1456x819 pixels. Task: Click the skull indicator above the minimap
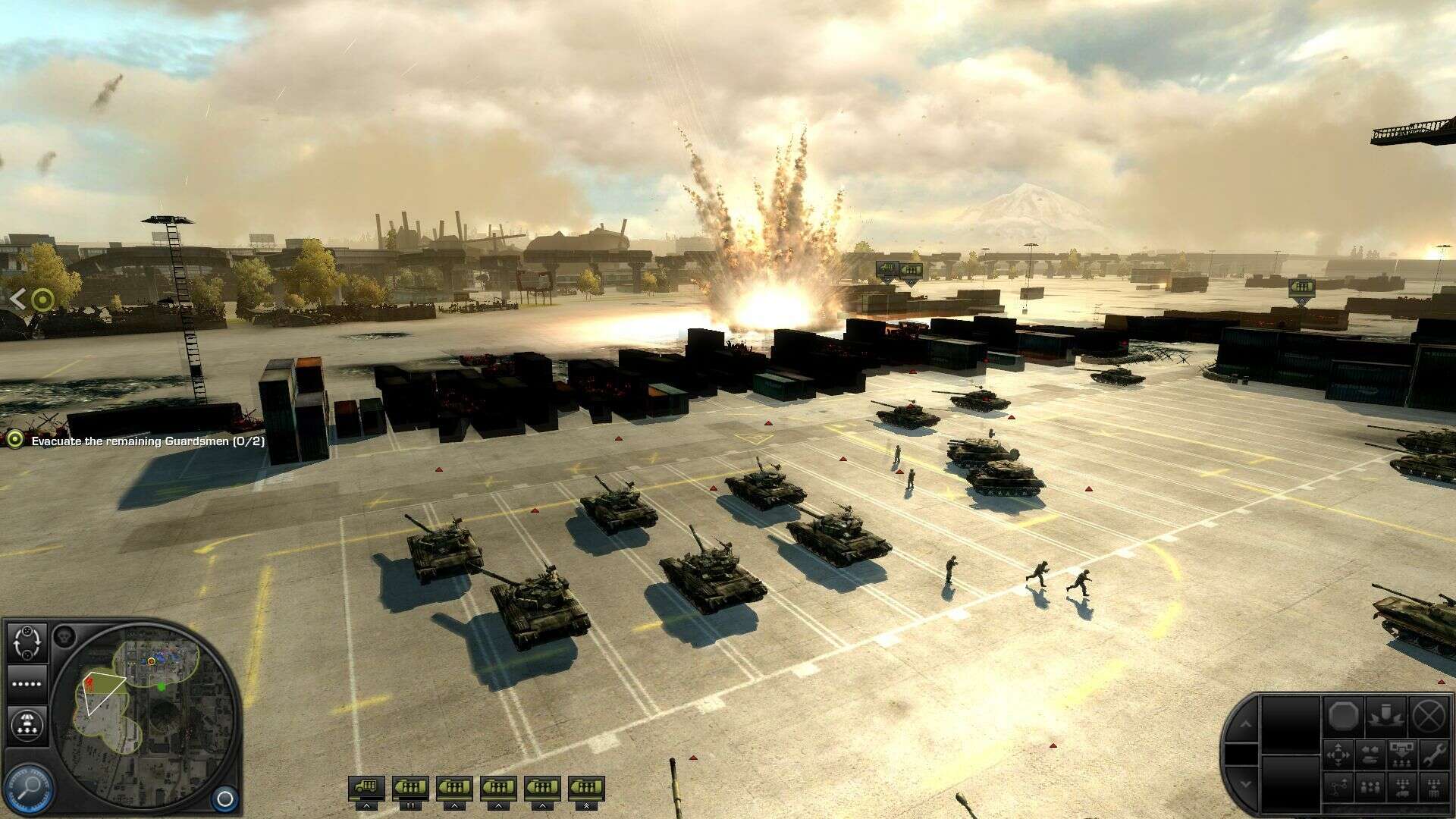click(x=63, y=636)
